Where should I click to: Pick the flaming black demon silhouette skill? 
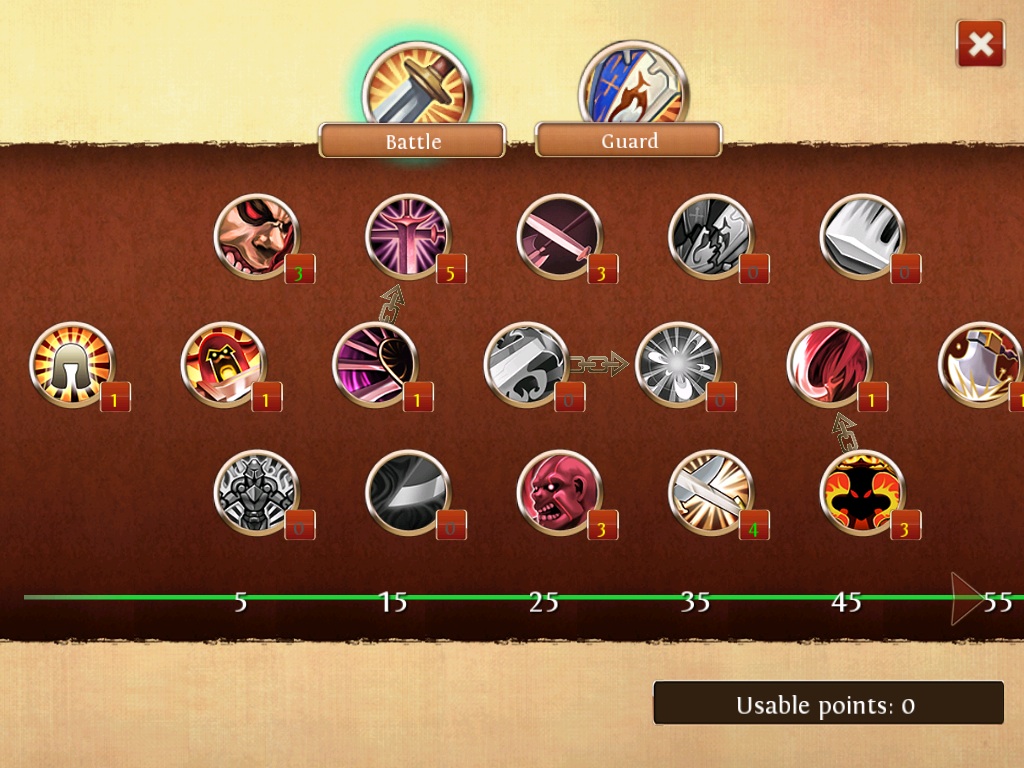[x=862, y=492]
